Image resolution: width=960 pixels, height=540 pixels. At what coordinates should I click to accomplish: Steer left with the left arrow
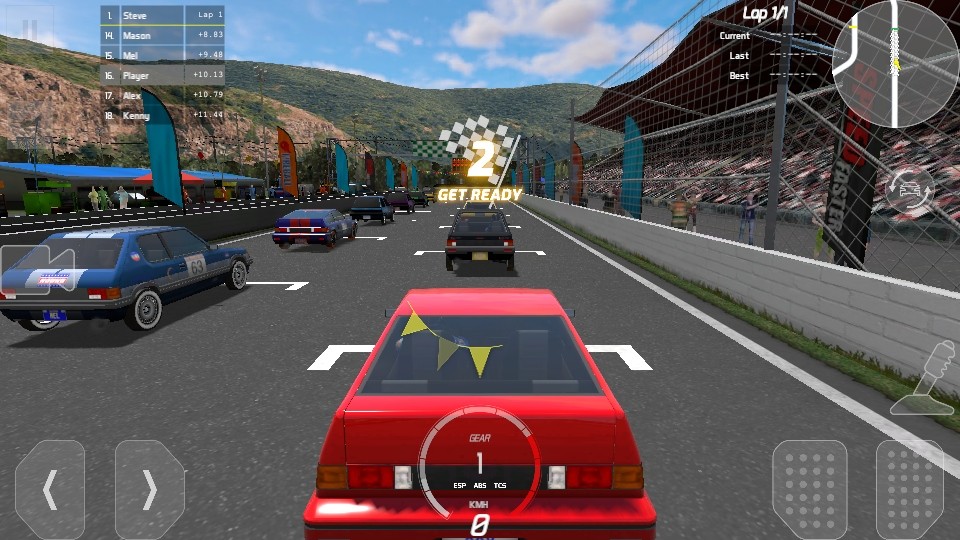50,490
